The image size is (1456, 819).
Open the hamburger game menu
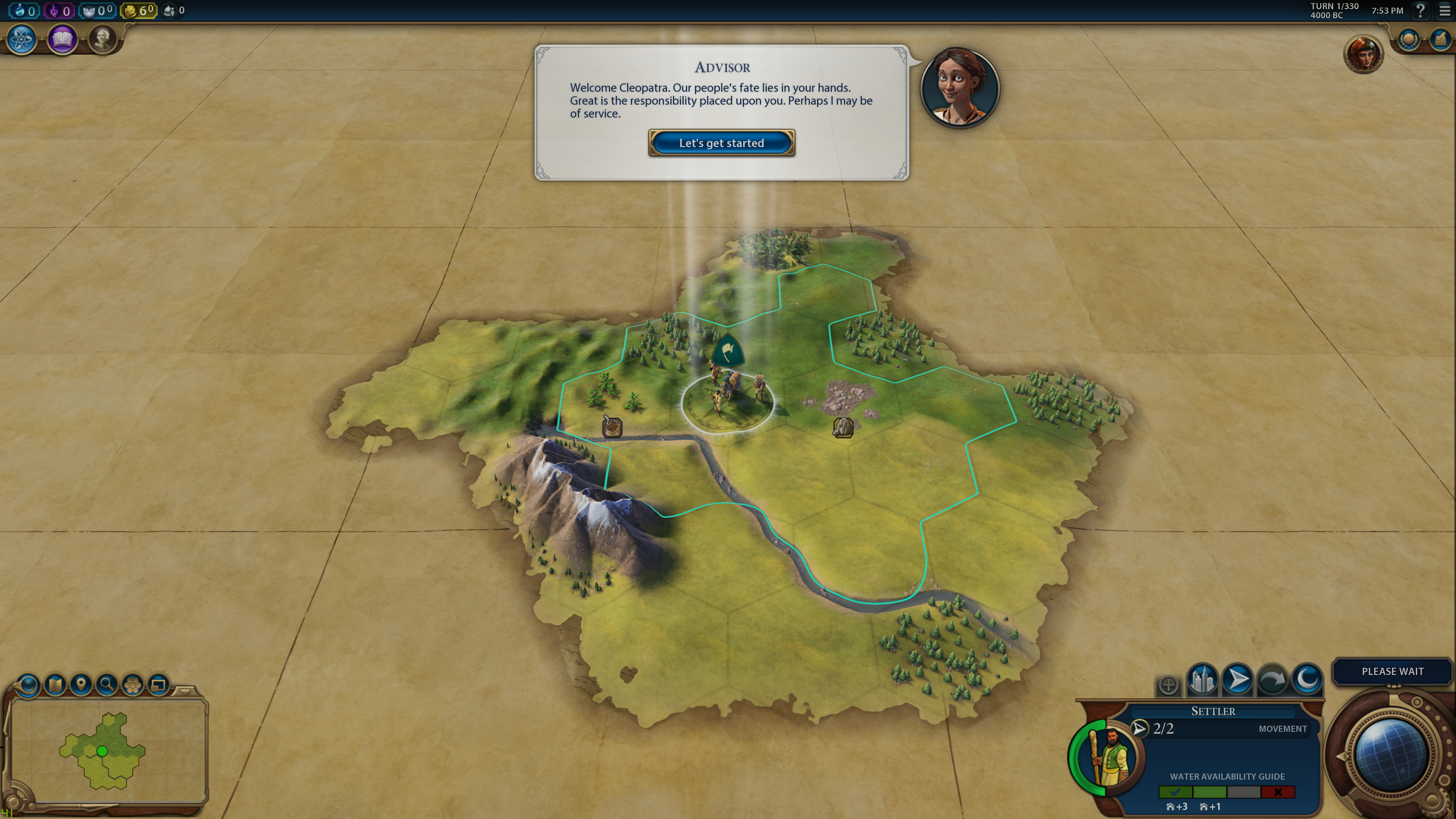[1445, 11]
